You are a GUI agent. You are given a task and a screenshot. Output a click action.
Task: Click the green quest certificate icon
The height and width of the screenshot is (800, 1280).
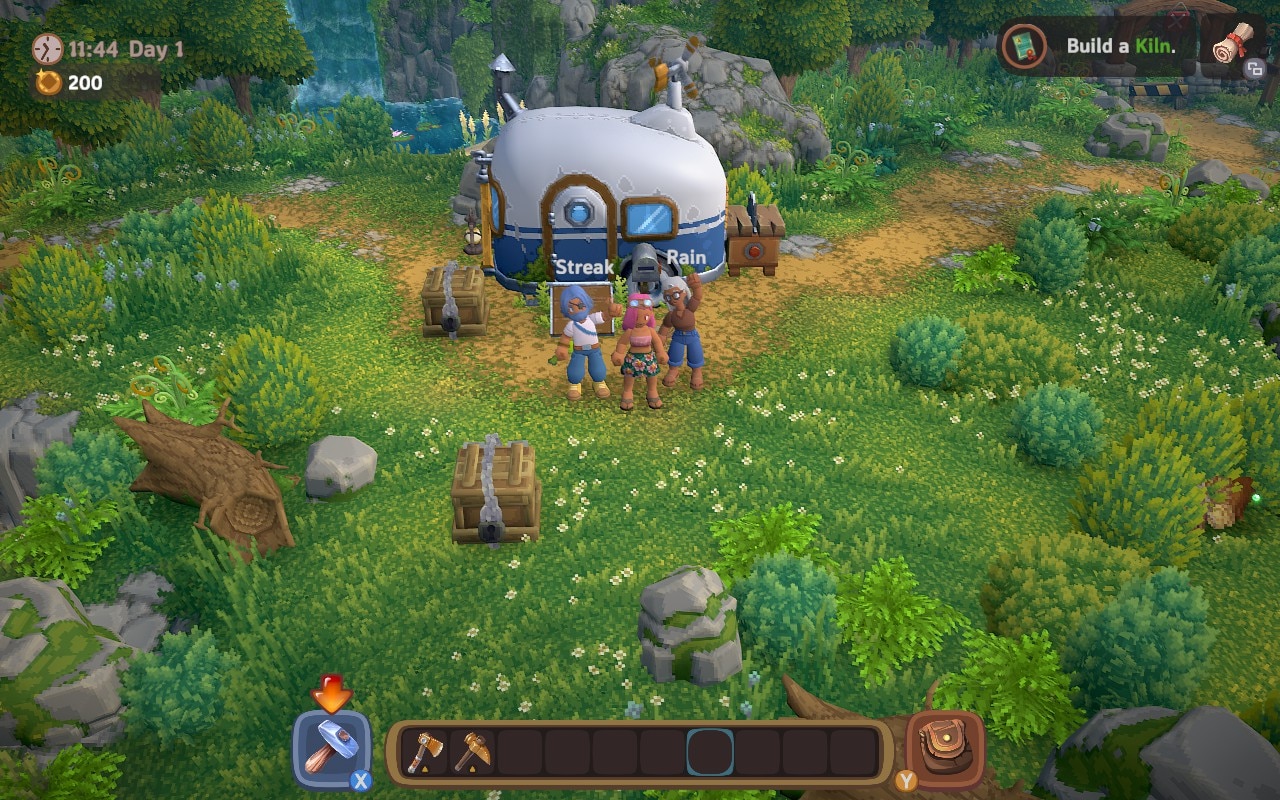[1024, 46]
